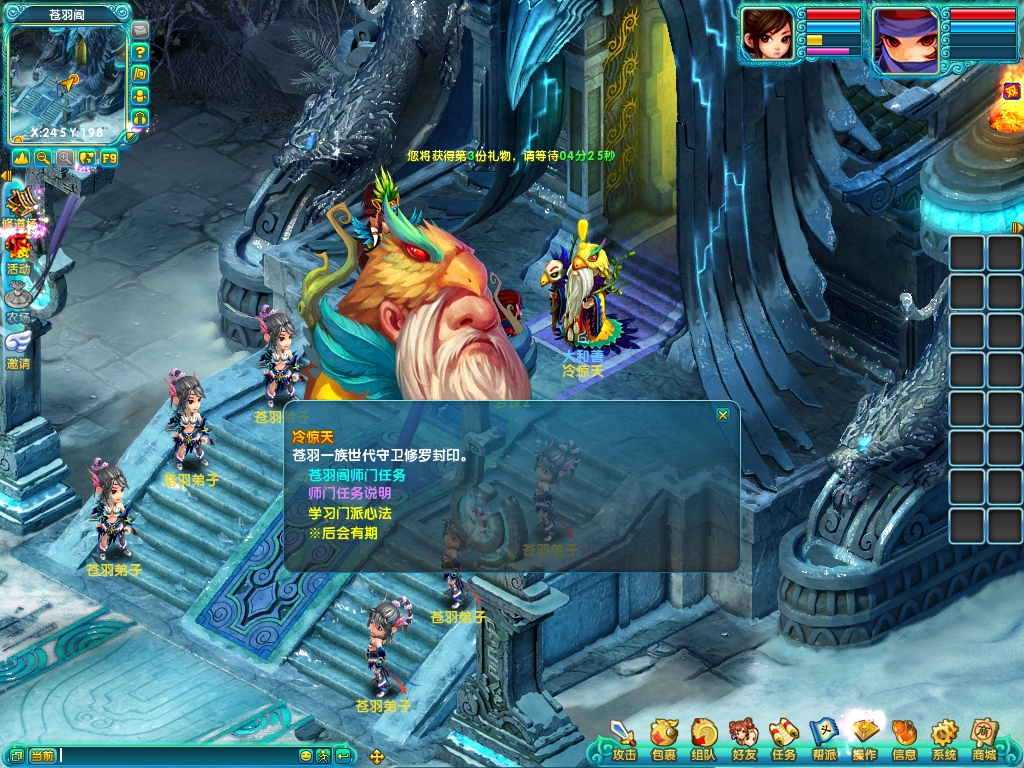This screenshot has height=768, width=1024.
Task: Select 师门任务说明 in the dialogue
Action: point(350,494)
